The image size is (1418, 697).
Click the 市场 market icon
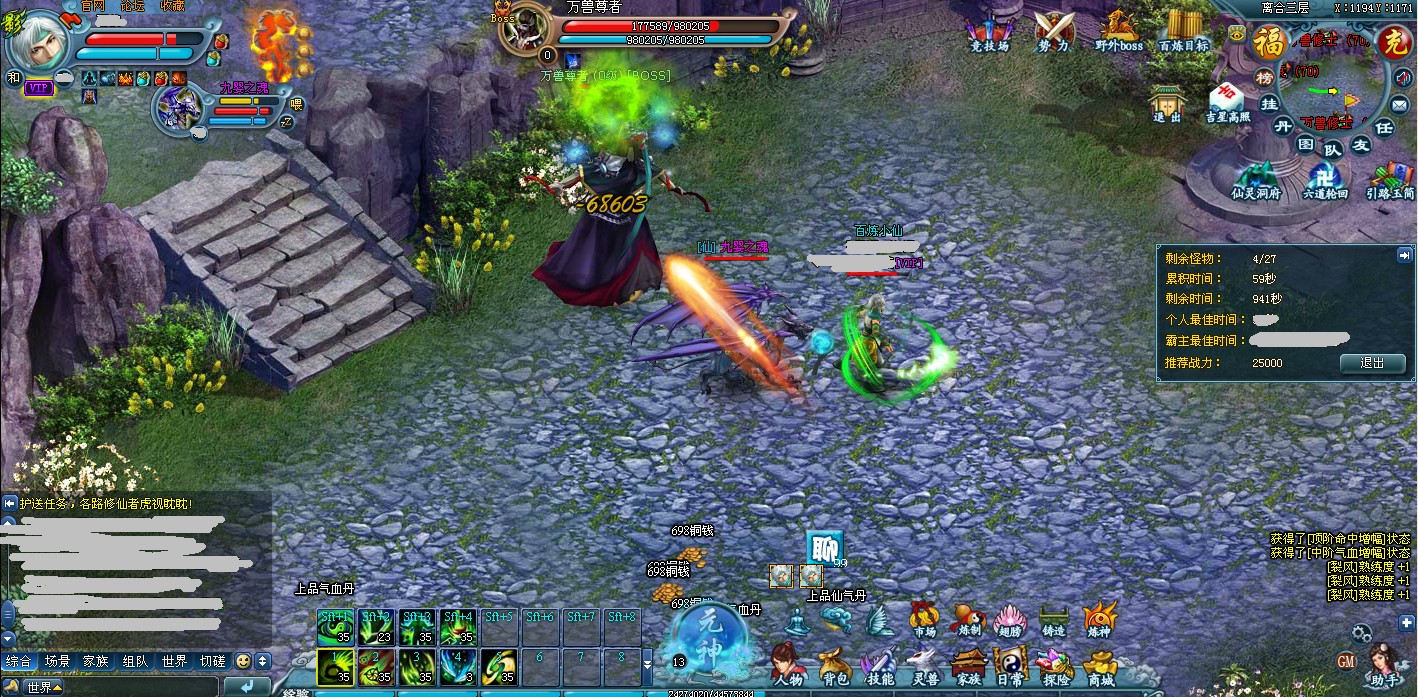coord(924,620)
